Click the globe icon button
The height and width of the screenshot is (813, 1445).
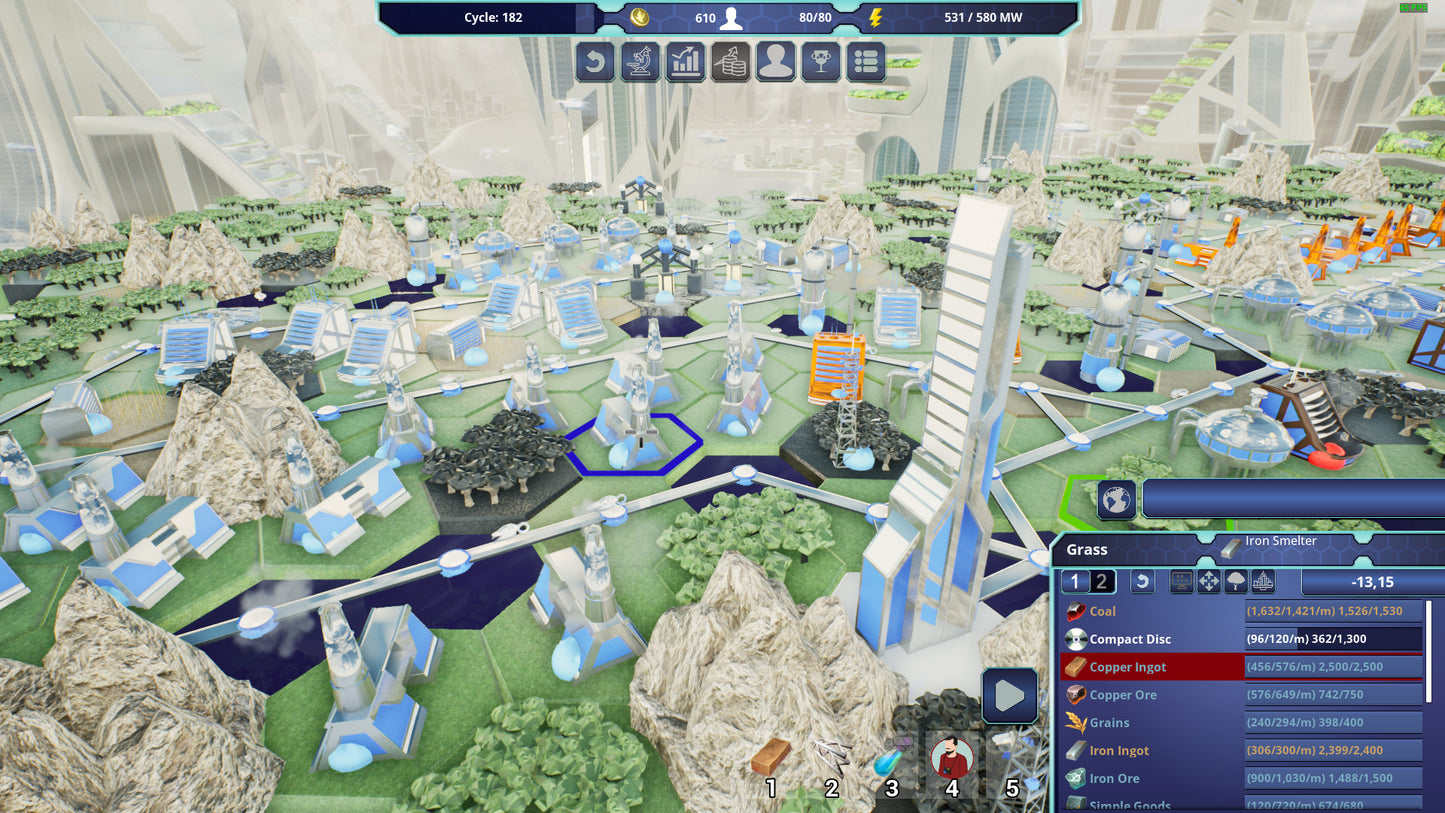[1116, 499]
